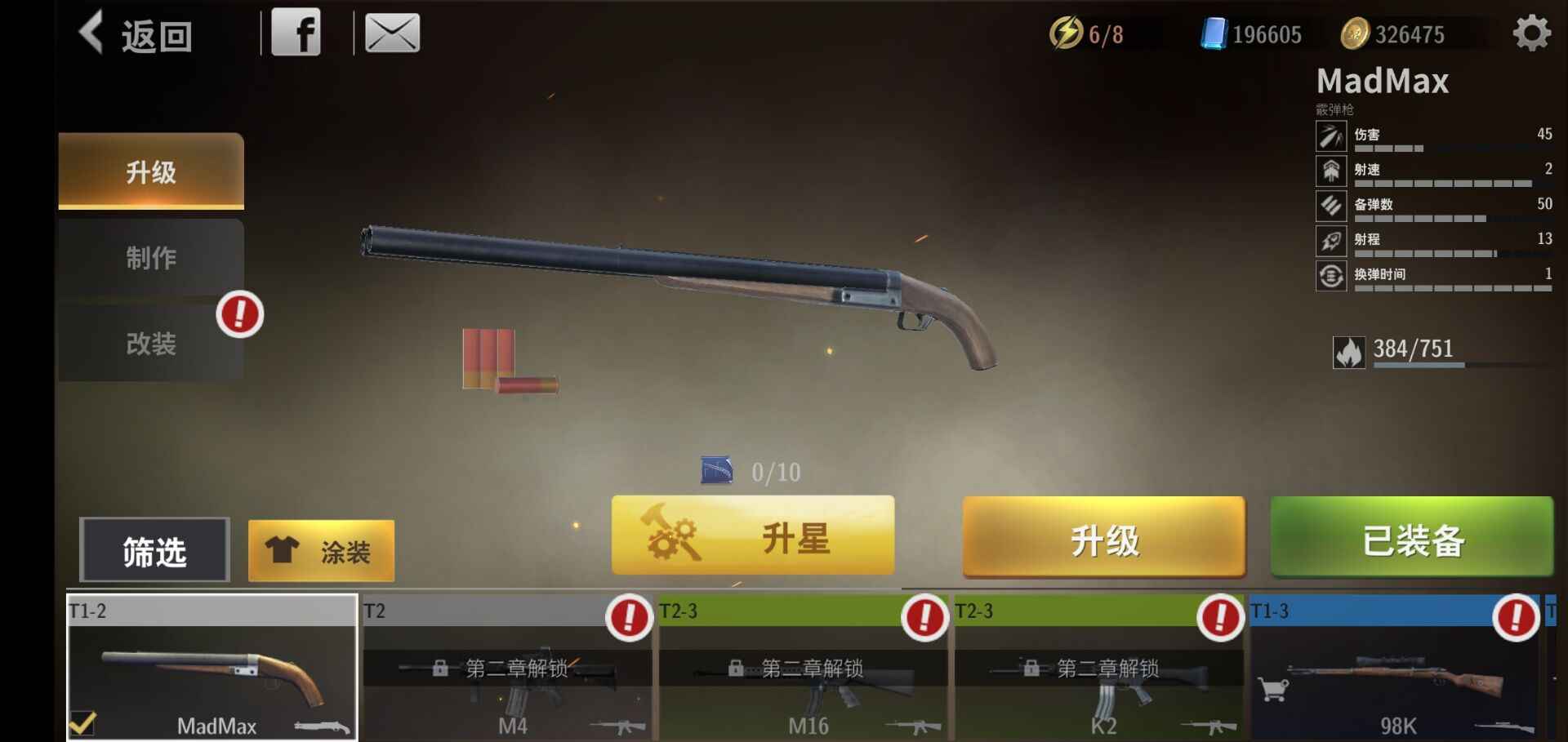Open the Facebook sharing icon
The width and height of the screenshot is (1568, 742).
(298, 33)
